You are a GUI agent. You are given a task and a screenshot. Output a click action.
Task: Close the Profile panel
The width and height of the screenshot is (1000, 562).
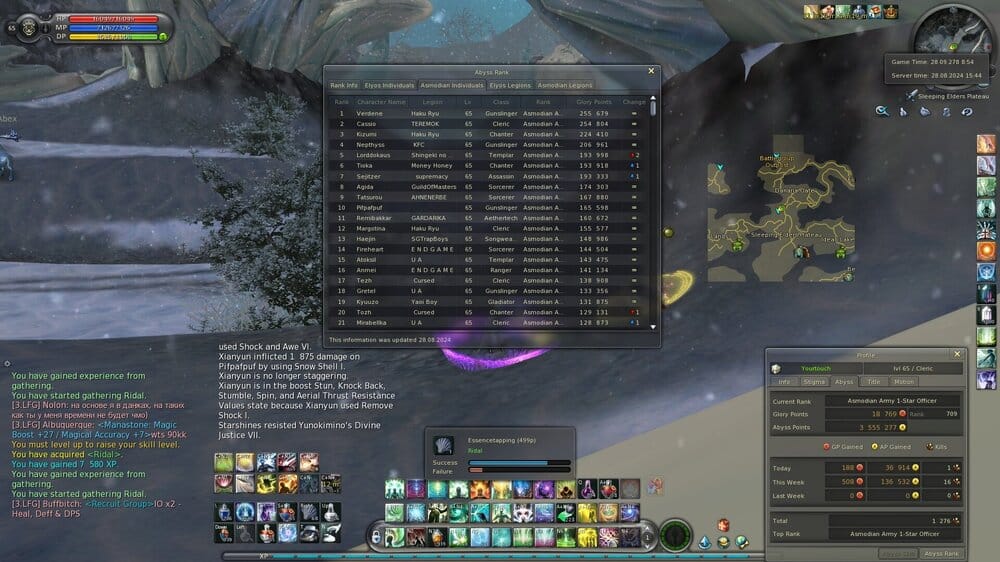957,354
